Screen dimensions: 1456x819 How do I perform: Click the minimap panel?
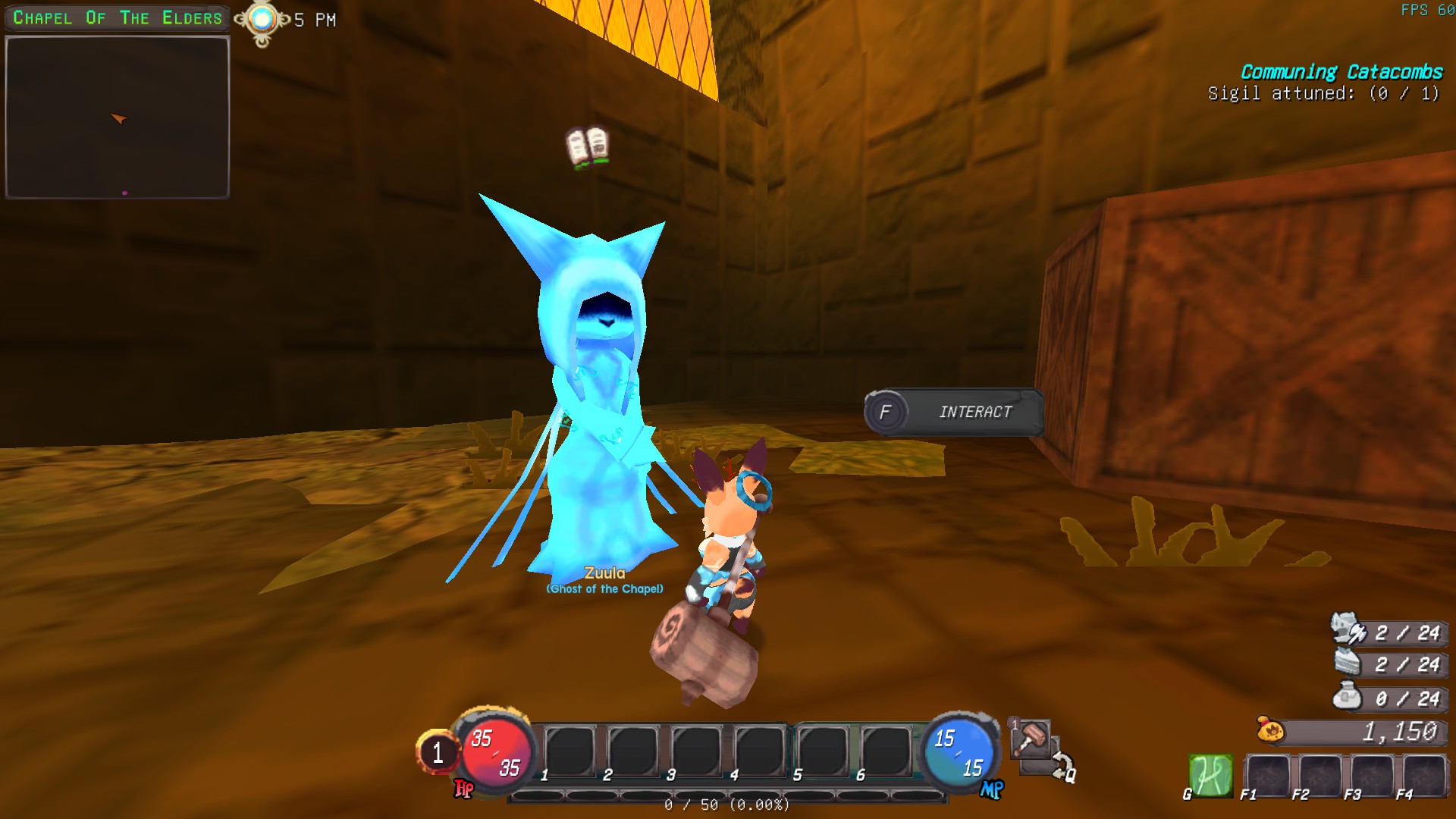click(x=118, y=118)
